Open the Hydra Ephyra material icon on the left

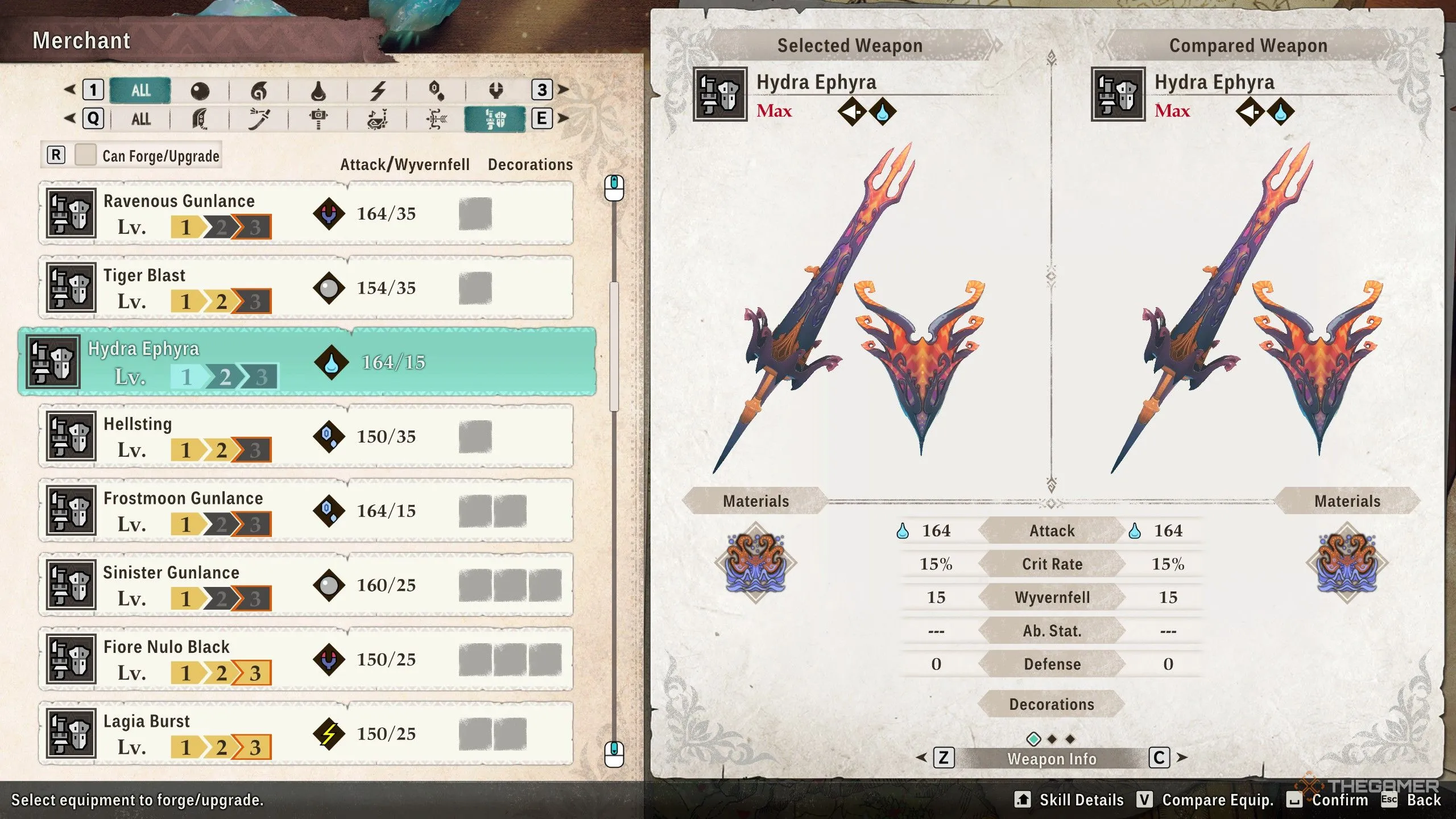coord(755,562)
